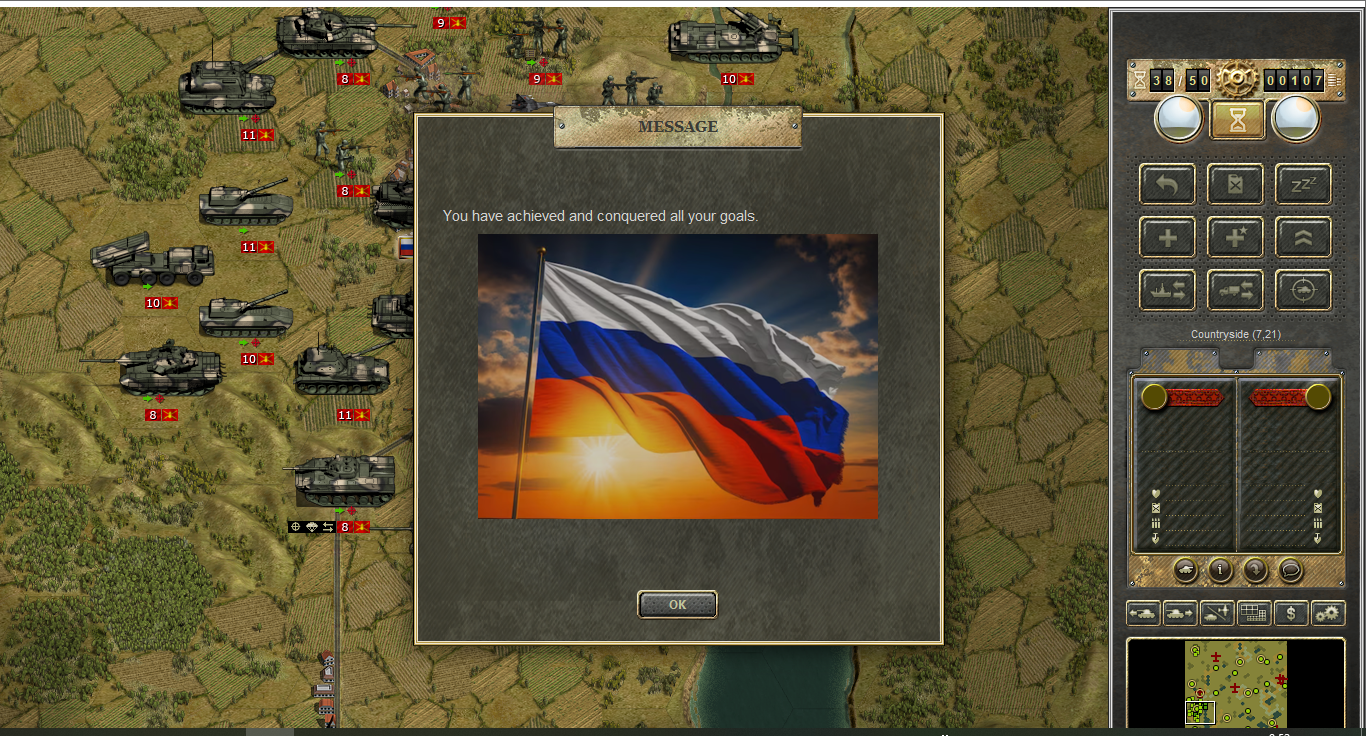Click the round tank icon button
The image size is (1366, 736).
point(1185,570)
